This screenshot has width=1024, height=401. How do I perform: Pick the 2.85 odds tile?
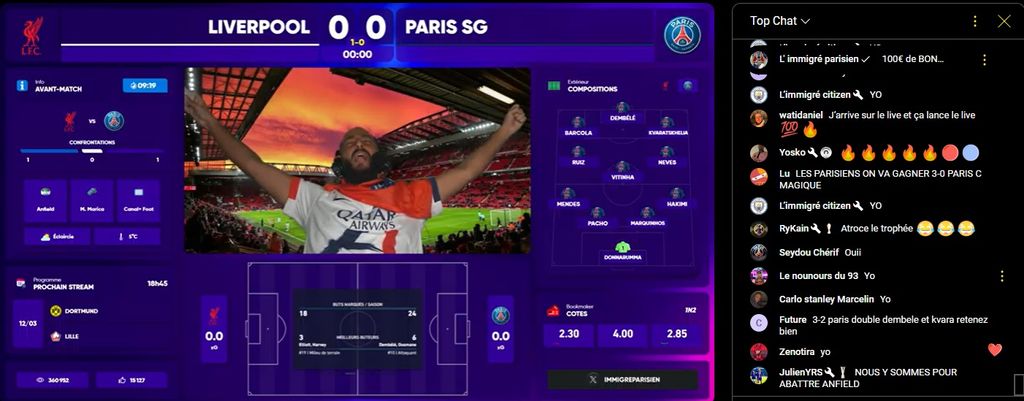point(677,334)
